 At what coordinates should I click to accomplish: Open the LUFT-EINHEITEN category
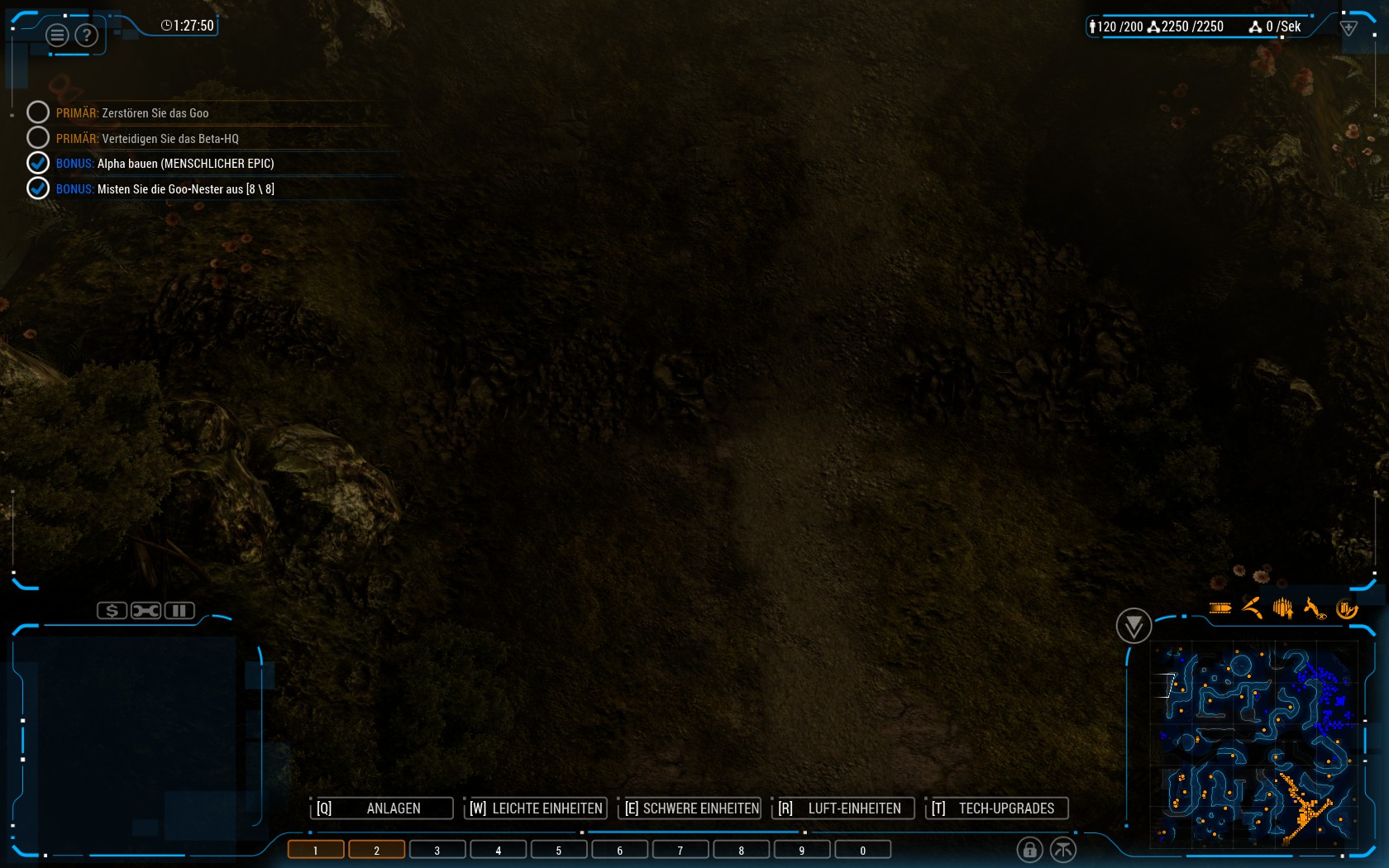843,808
